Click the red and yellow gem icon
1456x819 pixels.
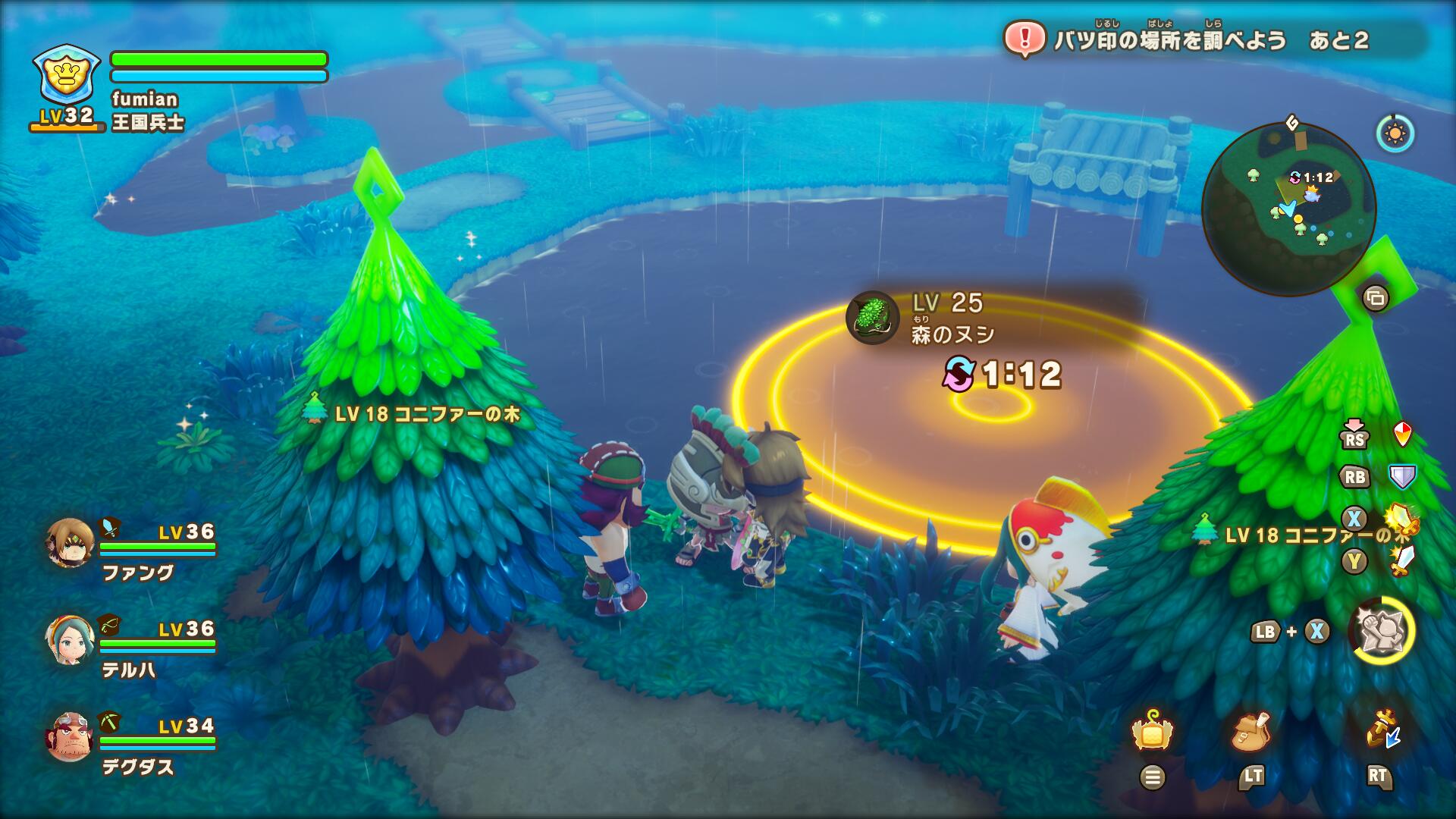[1403, 434]
